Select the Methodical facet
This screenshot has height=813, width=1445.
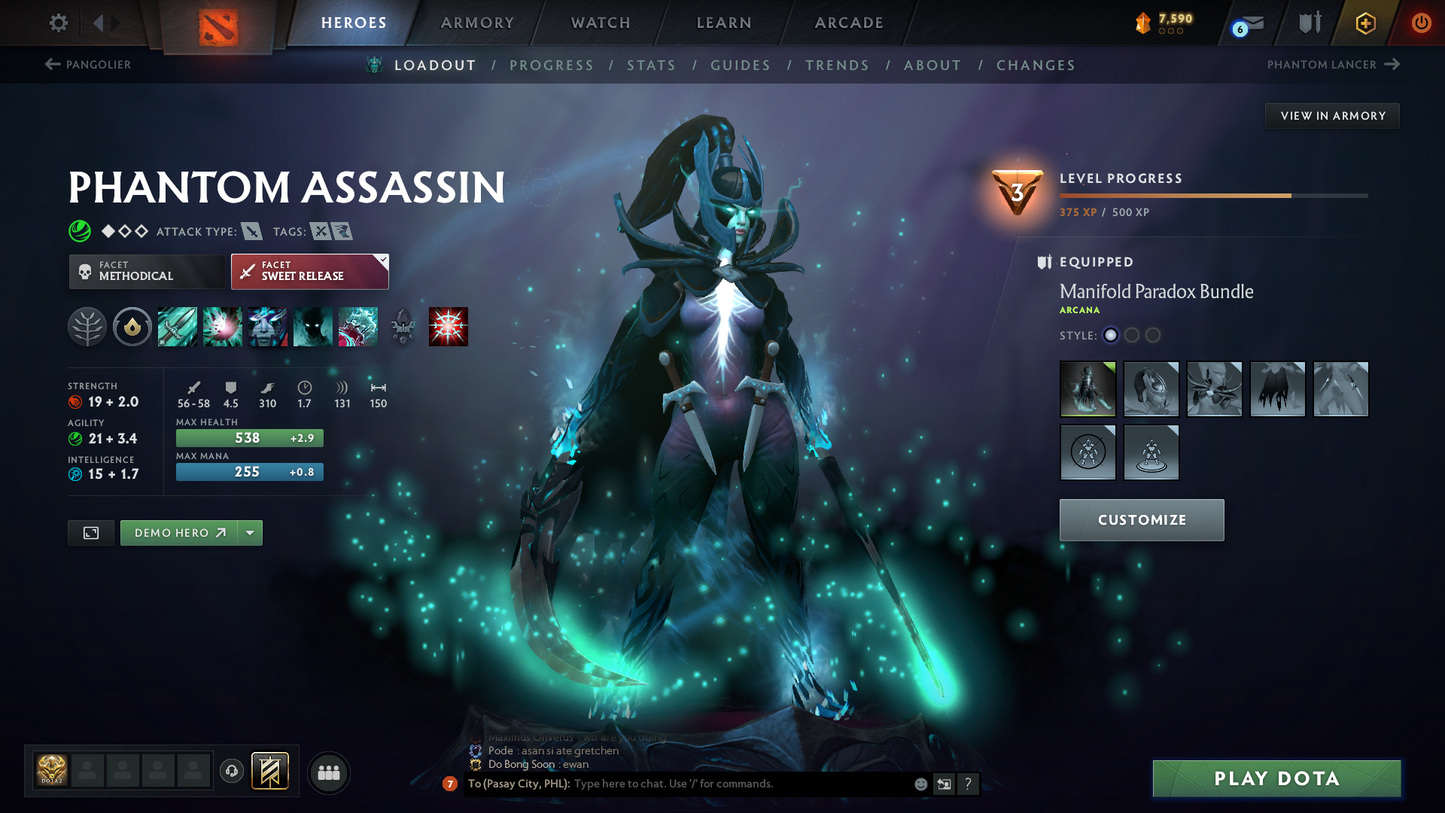click(147, 271)
